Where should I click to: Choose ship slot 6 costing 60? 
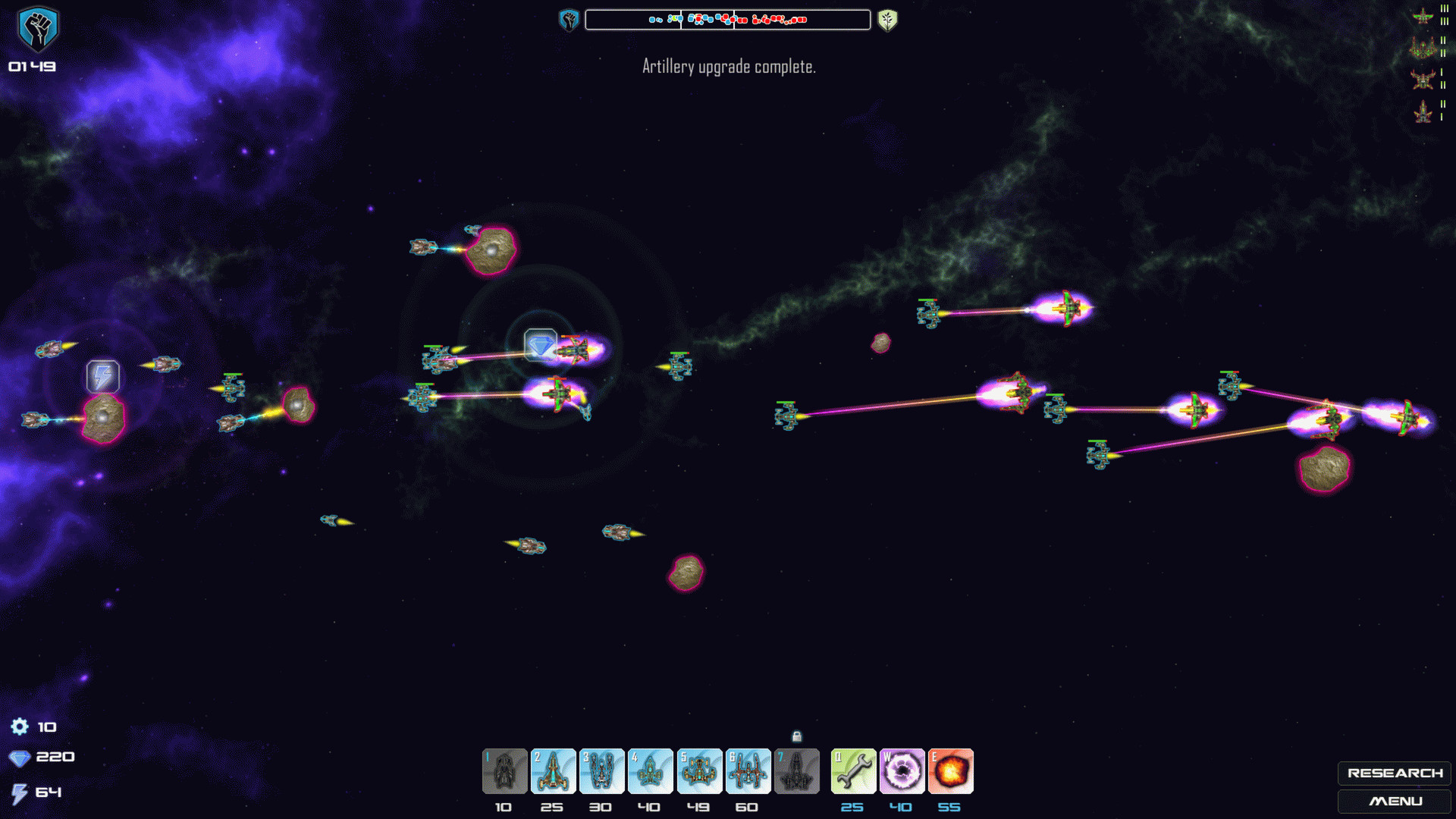pos(748,771)
